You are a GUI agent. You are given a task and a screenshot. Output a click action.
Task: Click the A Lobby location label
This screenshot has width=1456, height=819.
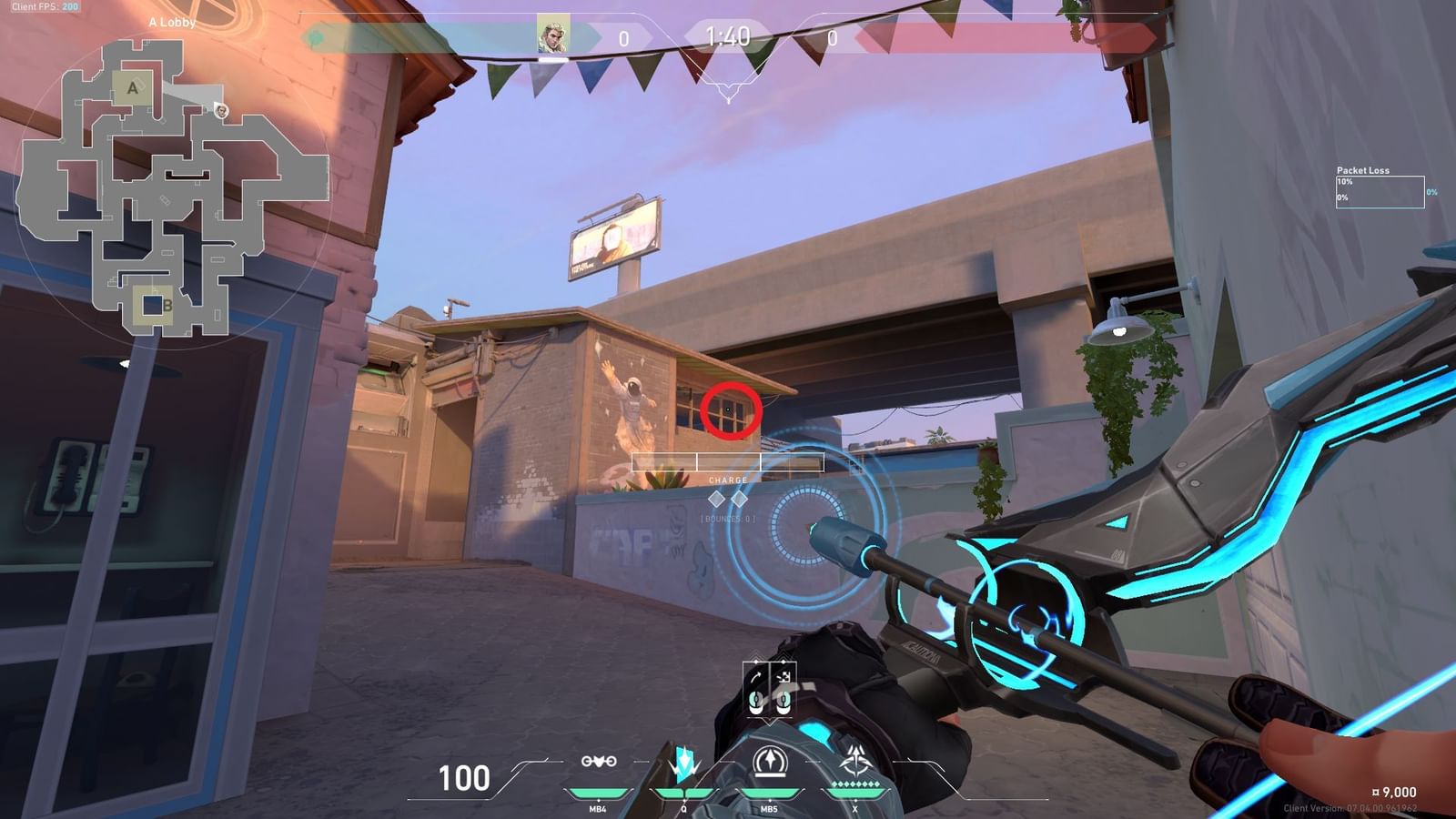click(170, 23)
